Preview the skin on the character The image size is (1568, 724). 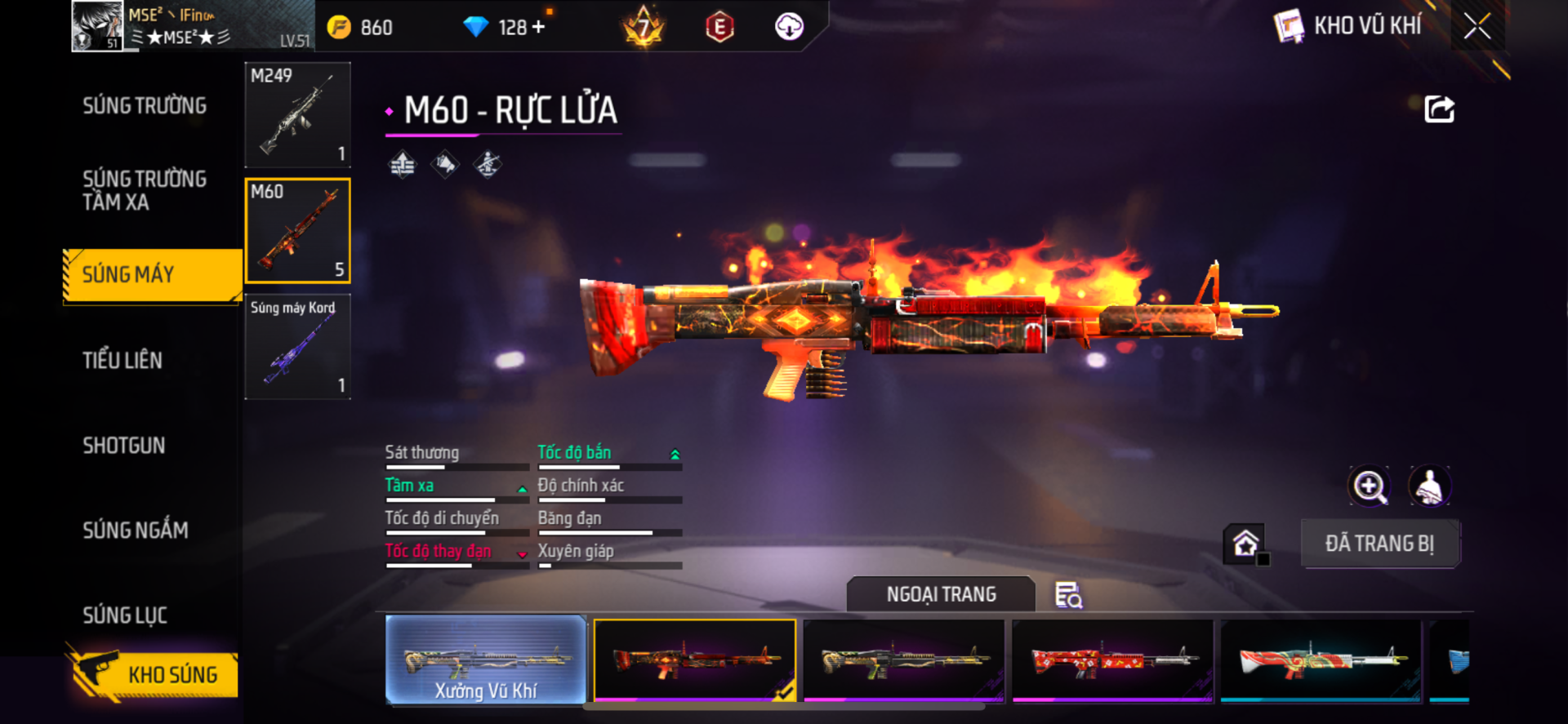(1429, 487)
